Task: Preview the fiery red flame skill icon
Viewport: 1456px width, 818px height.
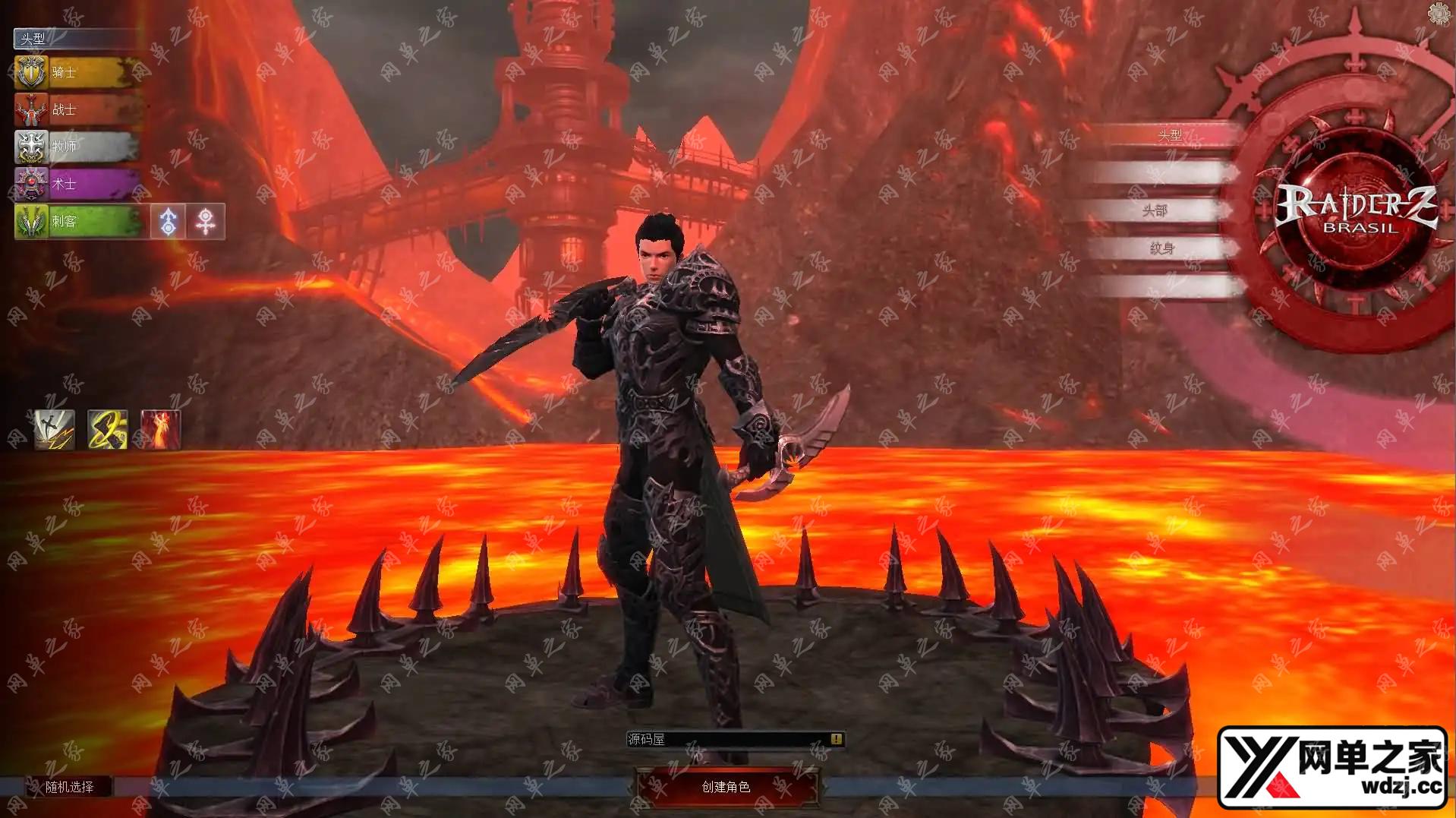Action: [x=161, y=430]
